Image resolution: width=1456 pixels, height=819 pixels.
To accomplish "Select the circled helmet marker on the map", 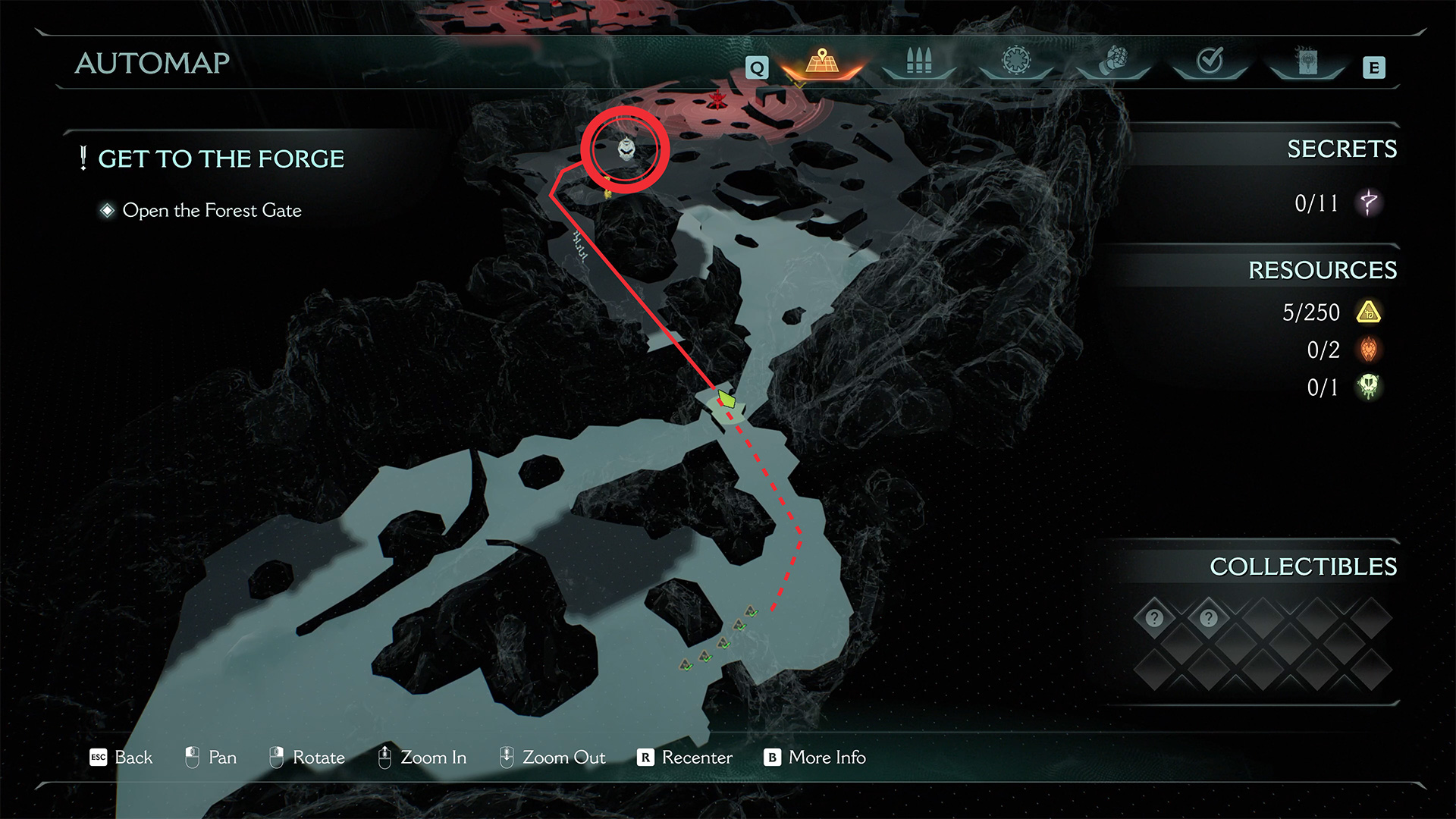I will coord(626,149).
